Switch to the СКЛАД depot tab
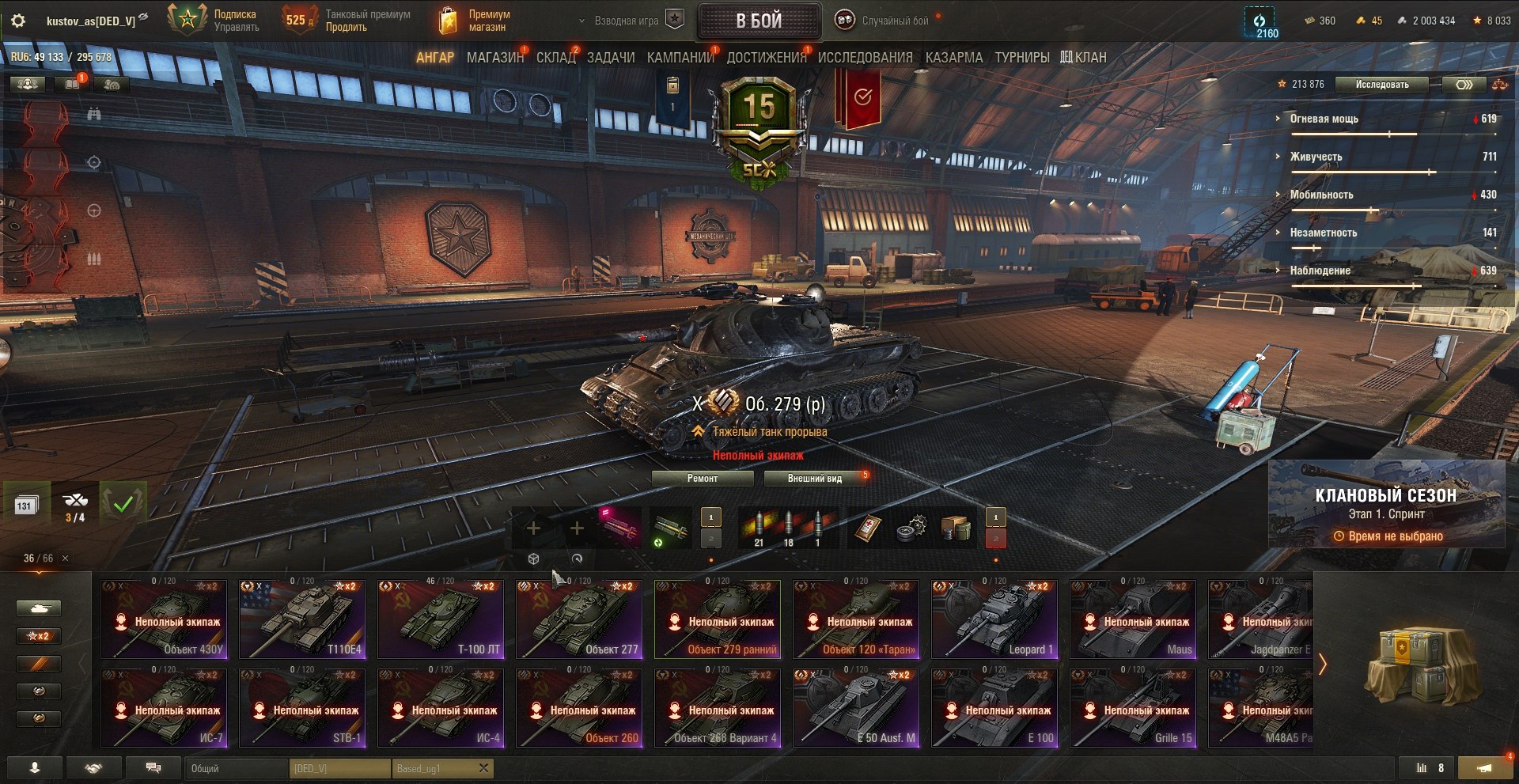This screenshot has width=1519, height=784. [x=555, y=58]
